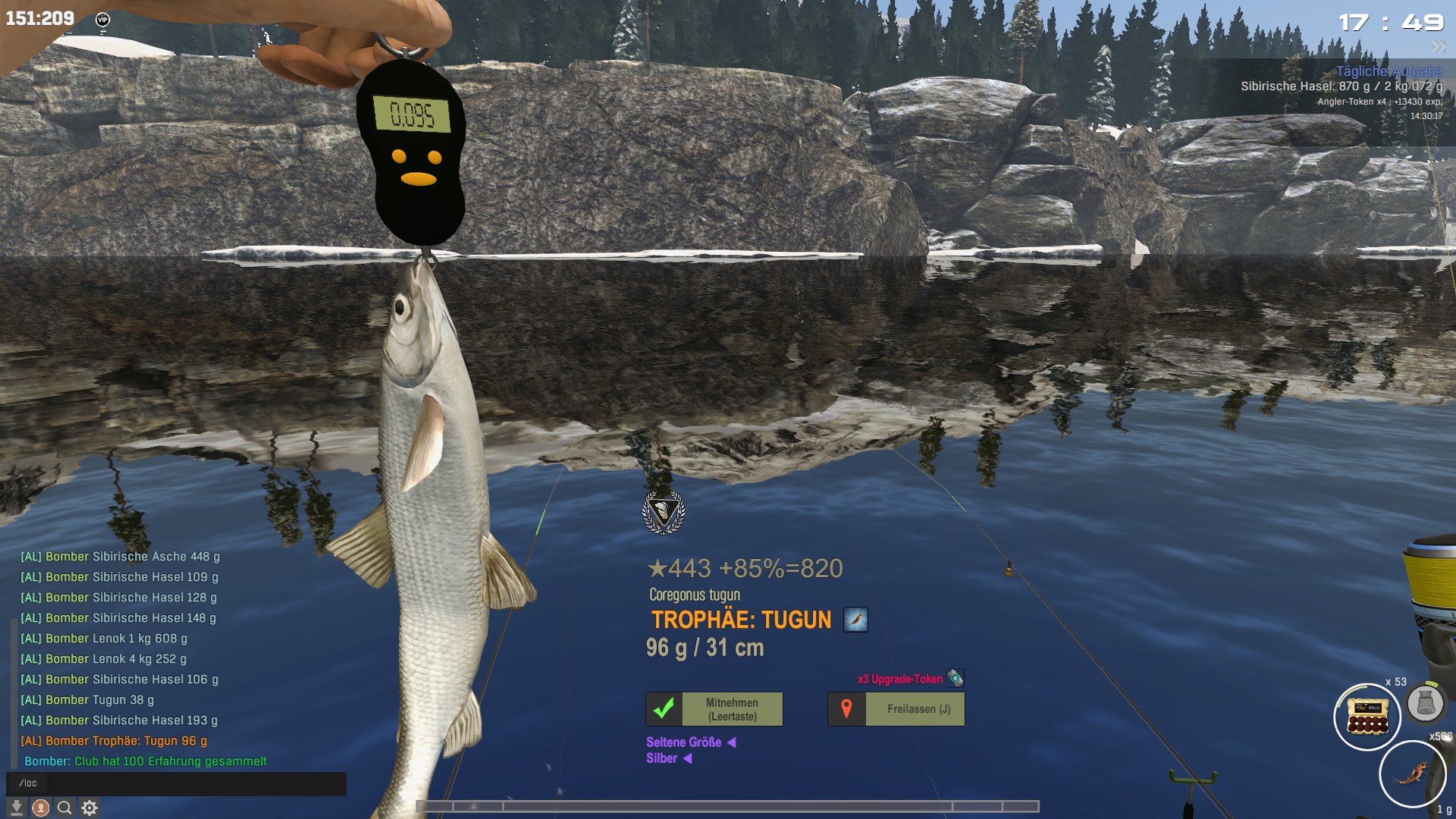Click the orange player profile chat icon

pos(41,808)
